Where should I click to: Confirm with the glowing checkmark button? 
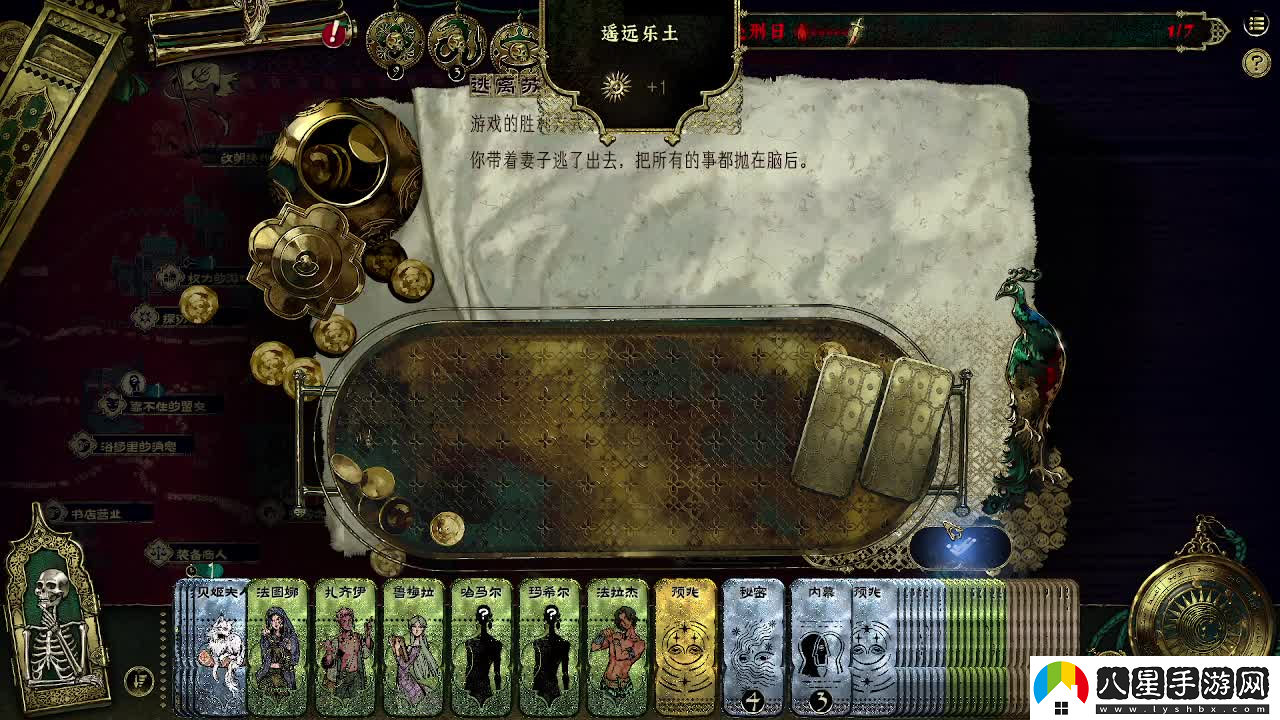point(959,547)
